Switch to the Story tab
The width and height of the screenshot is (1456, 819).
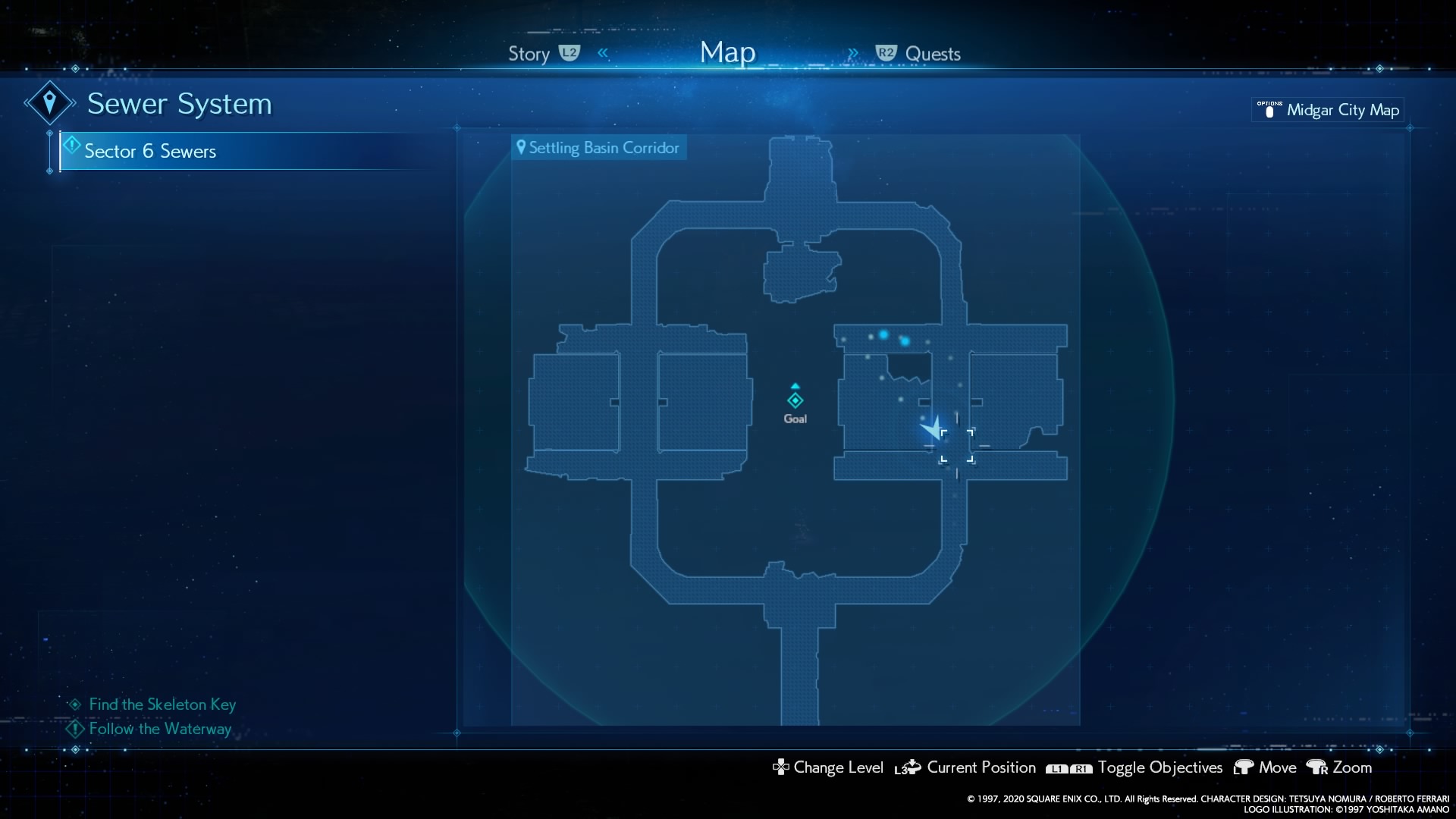click(x=529, y=54)
